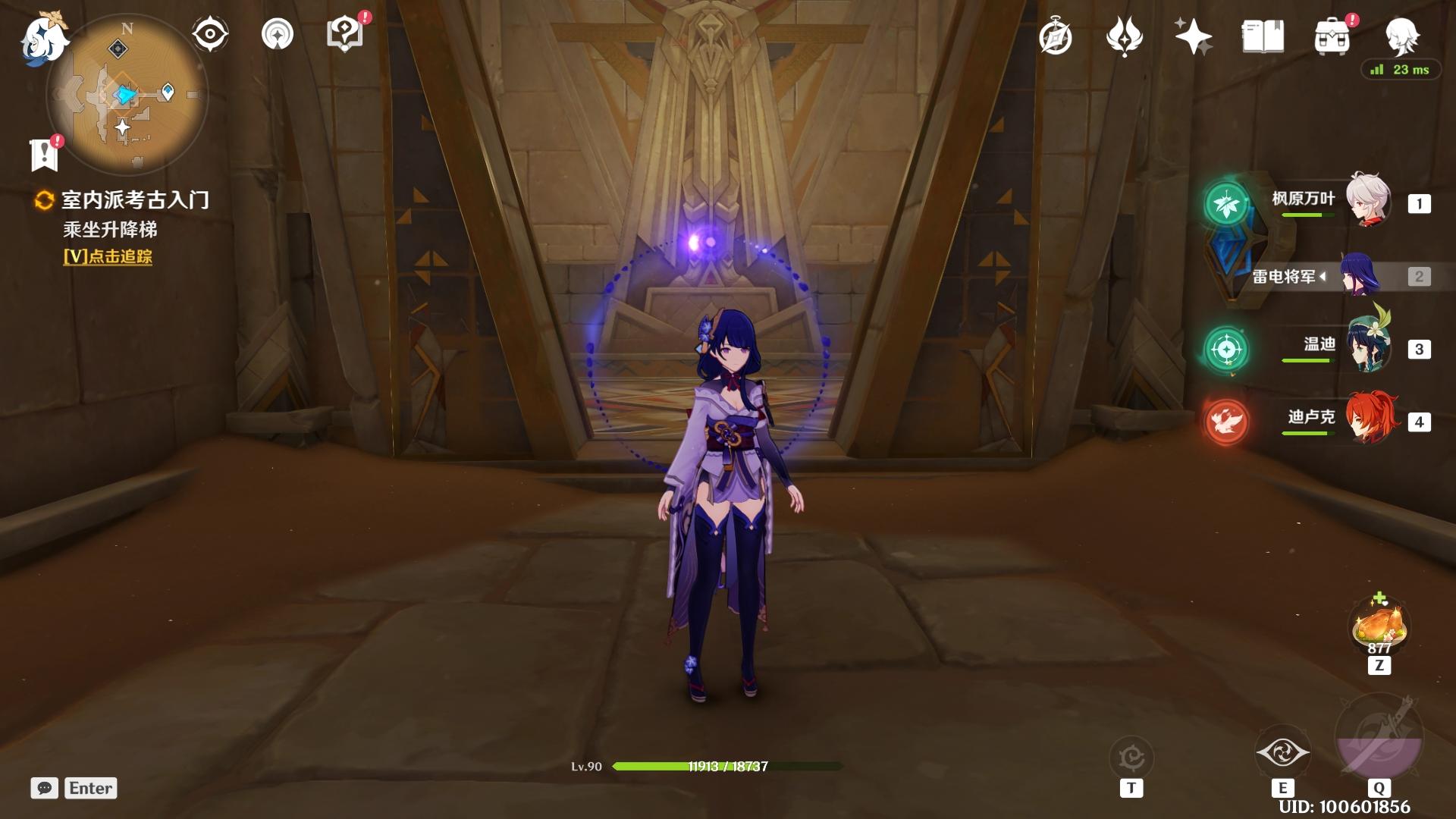Viewport: 1456px width, 819px height.
Task: Open the co-op signal icon
Action: click(277, 34)
